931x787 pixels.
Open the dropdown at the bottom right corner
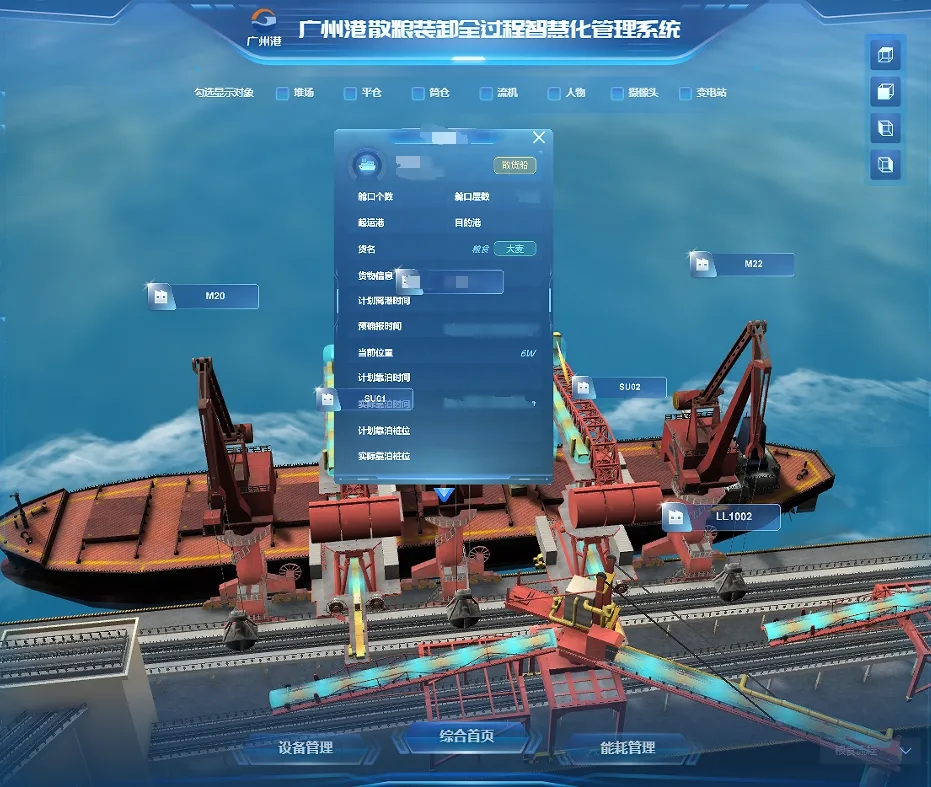point(906,749)
